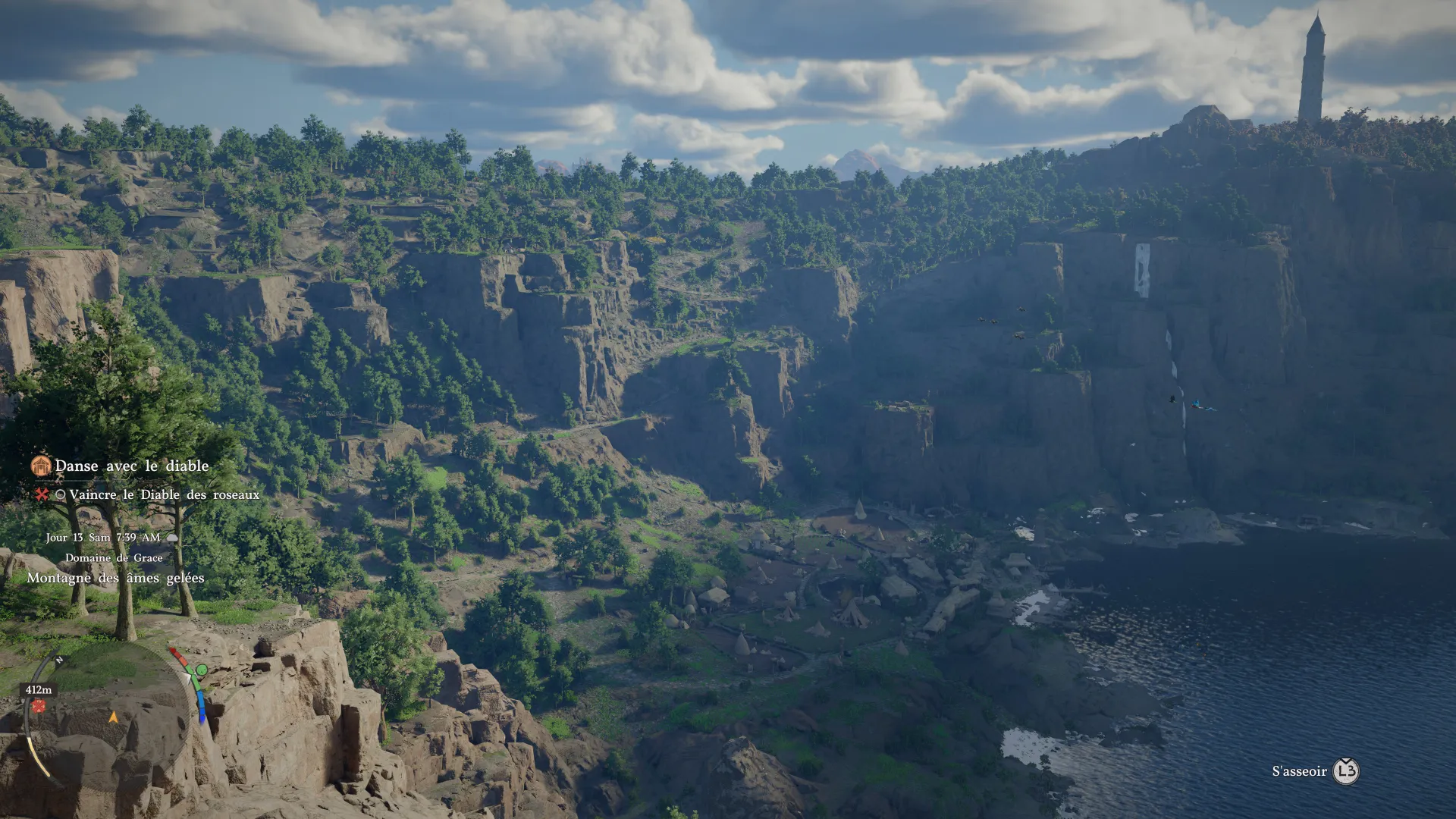1456x819 pixels.
Task: Click the 412m distance label
Action: [x=39, y=691]
